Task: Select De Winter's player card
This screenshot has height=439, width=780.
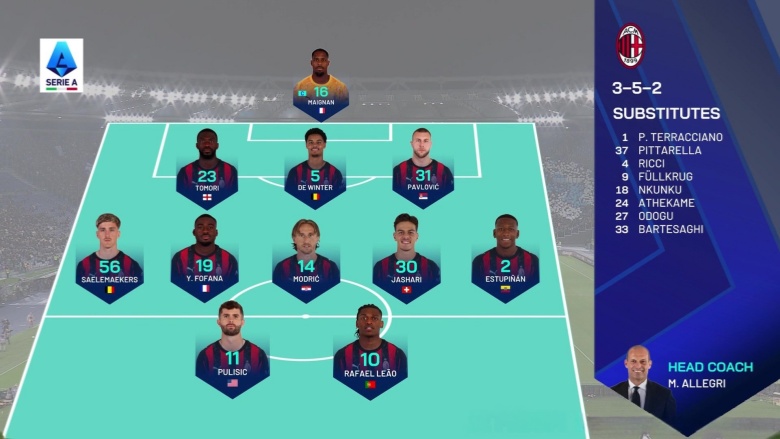Action: tap(315, 169)
